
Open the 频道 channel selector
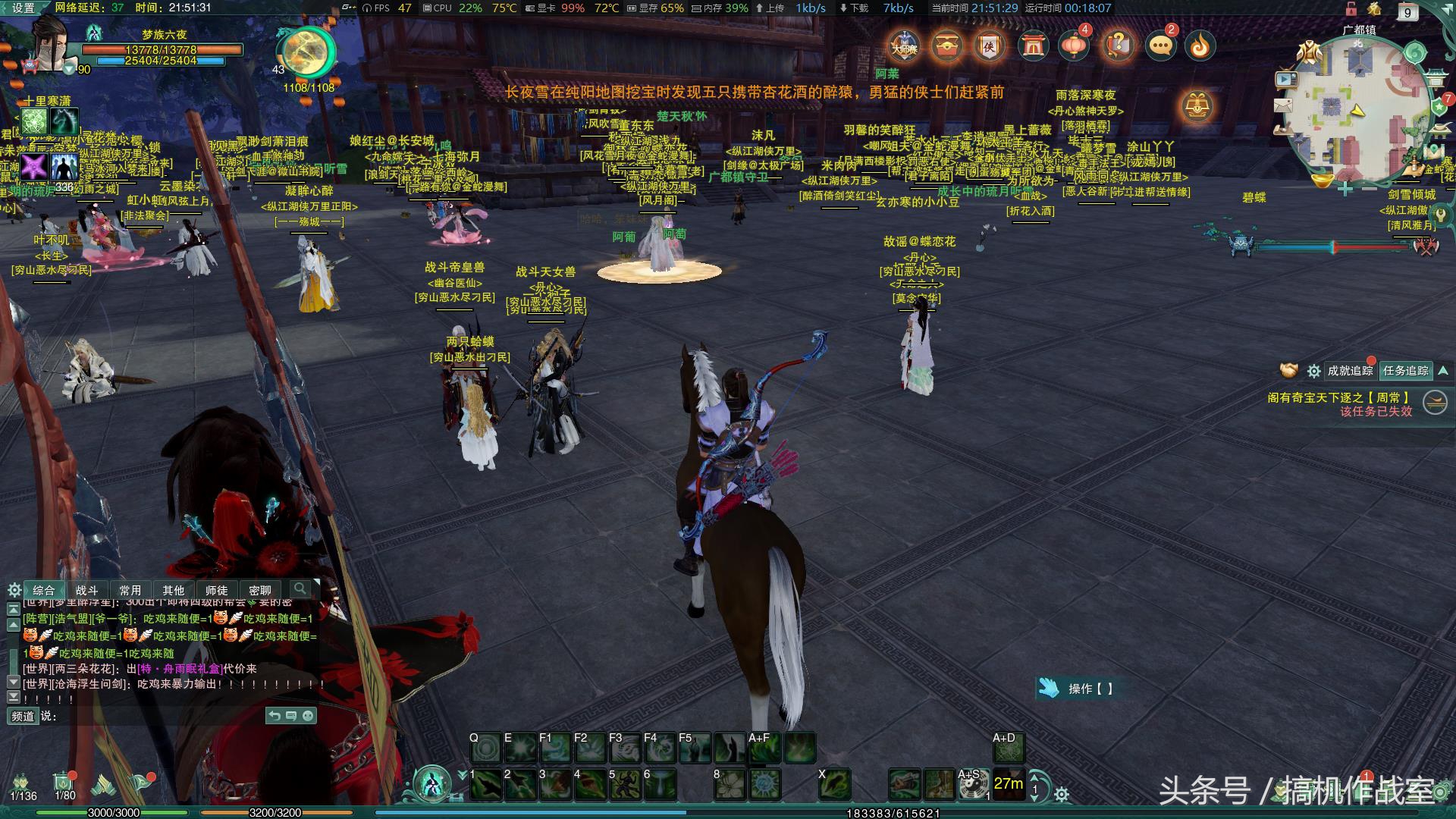23,716
